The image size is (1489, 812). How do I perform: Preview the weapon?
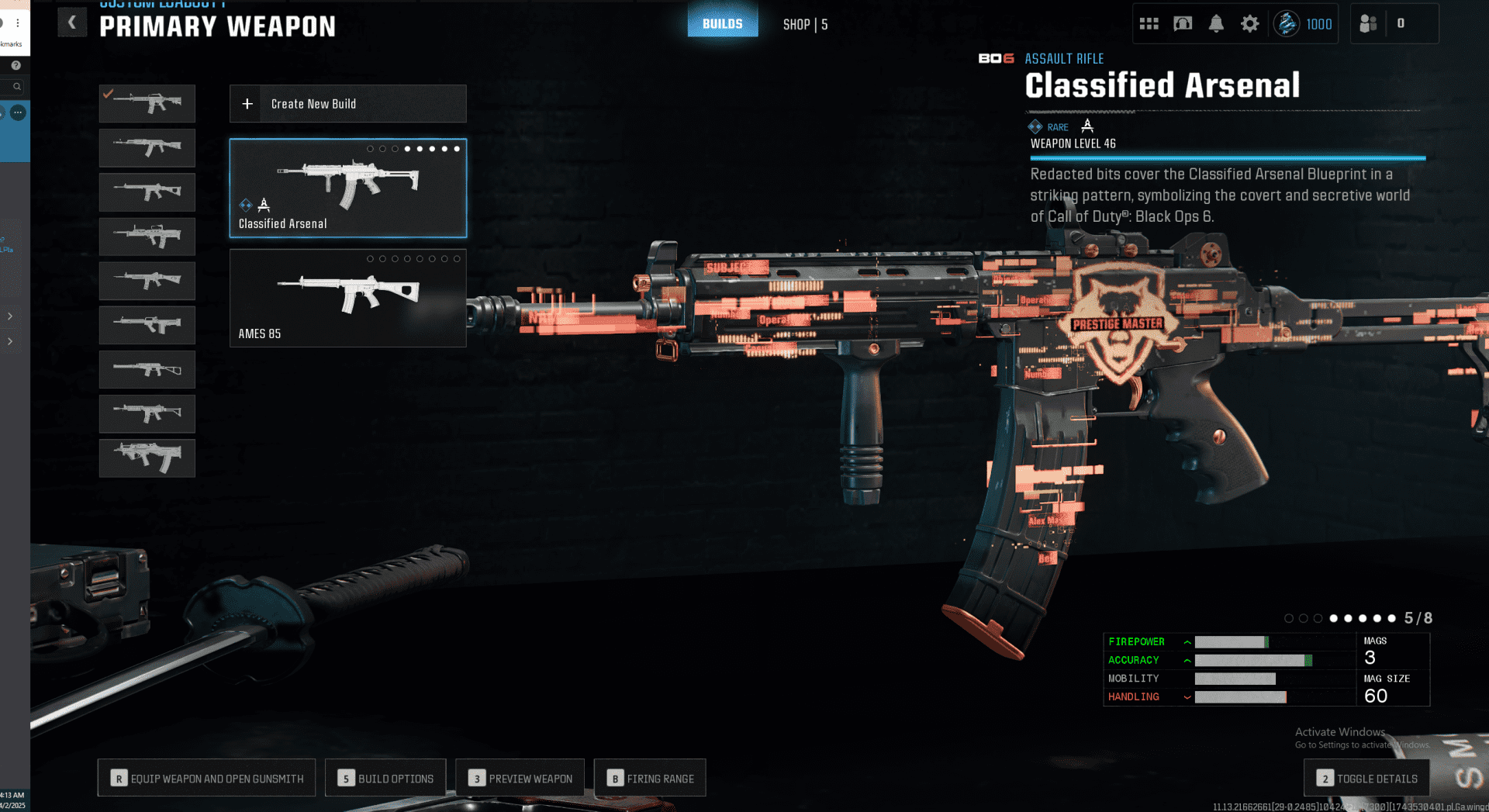point(520,778)
